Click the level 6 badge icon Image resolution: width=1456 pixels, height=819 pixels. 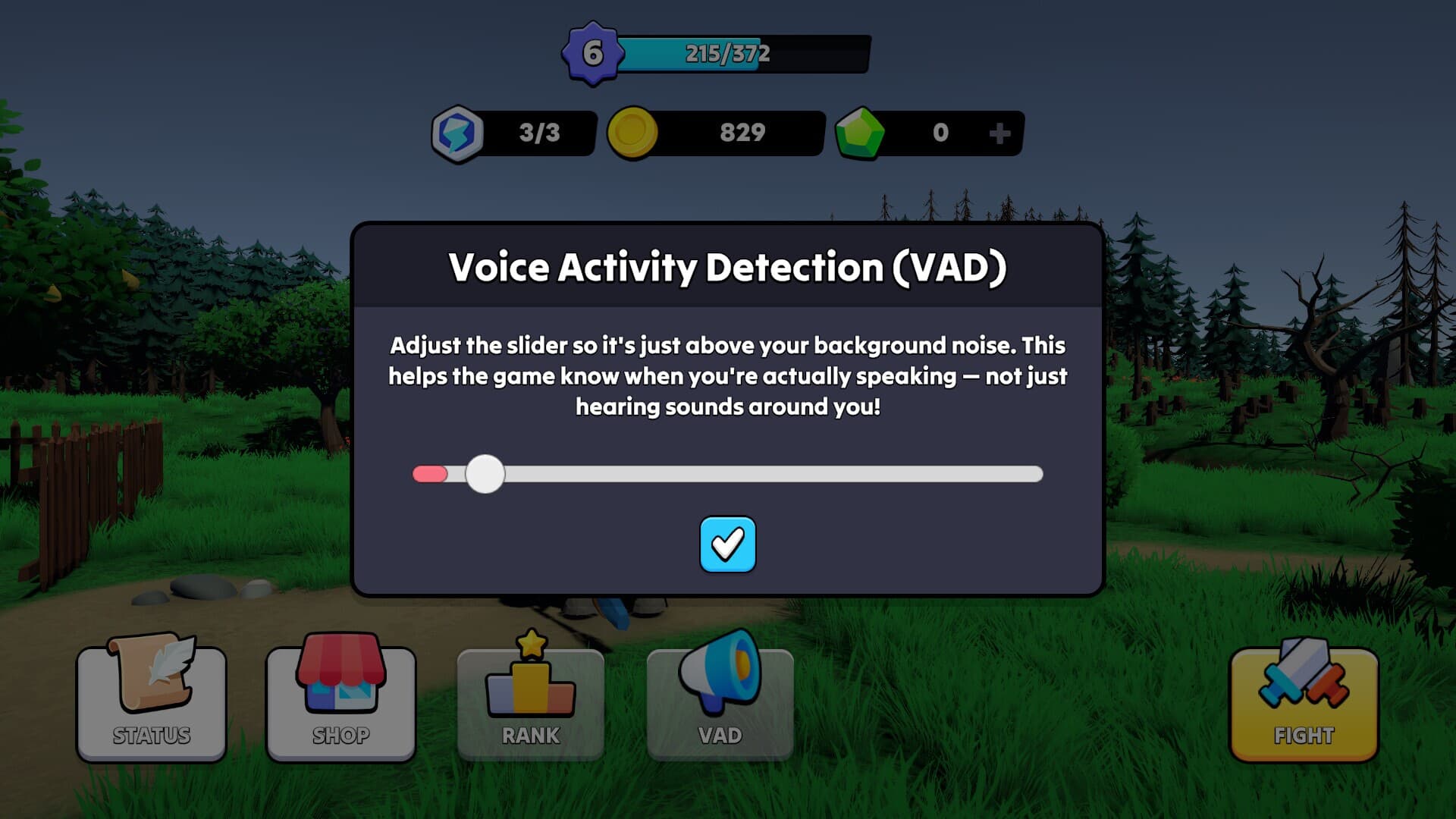592,52
